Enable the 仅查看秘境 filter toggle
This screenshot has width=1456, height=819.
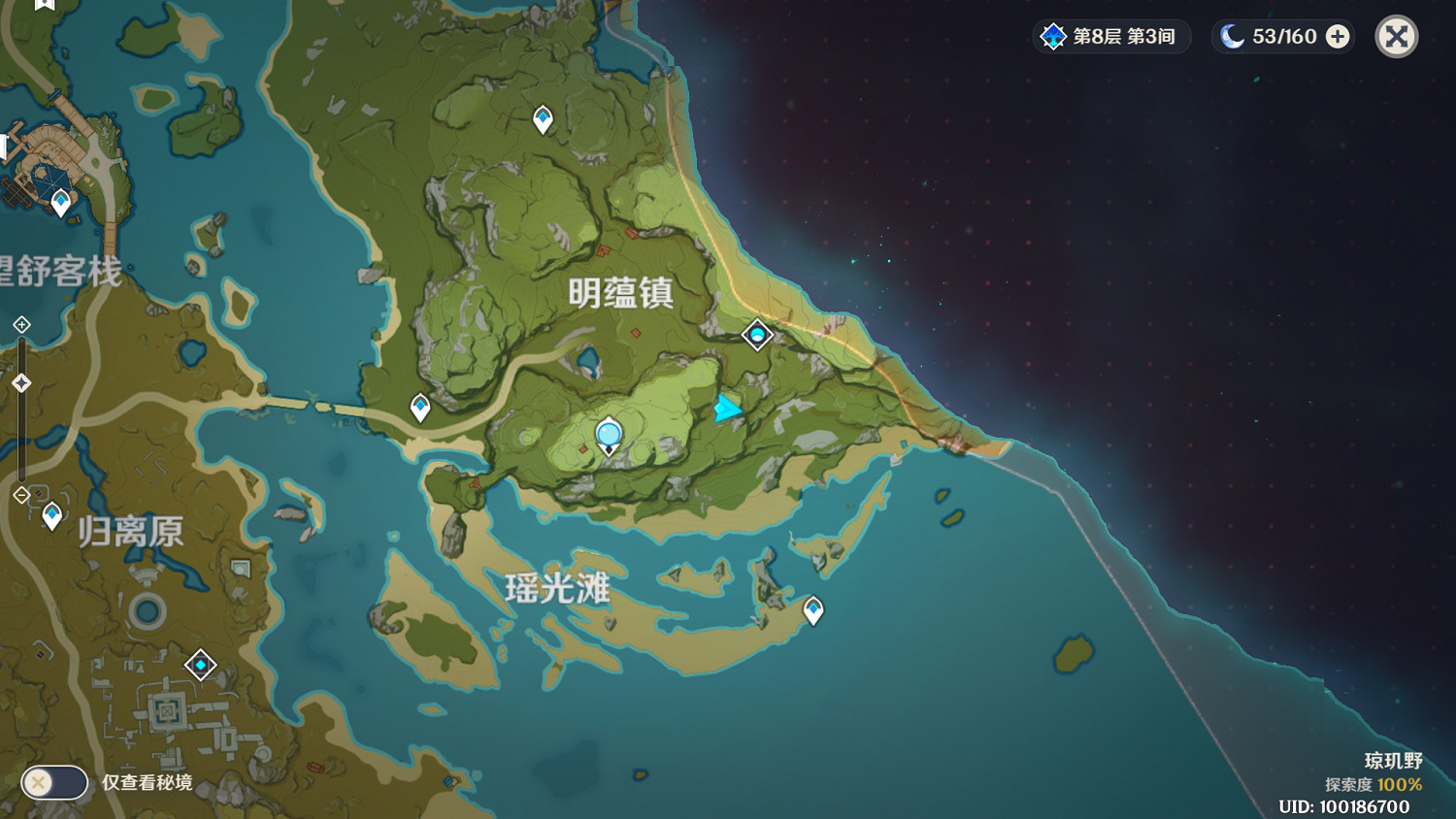coord(53,781)
